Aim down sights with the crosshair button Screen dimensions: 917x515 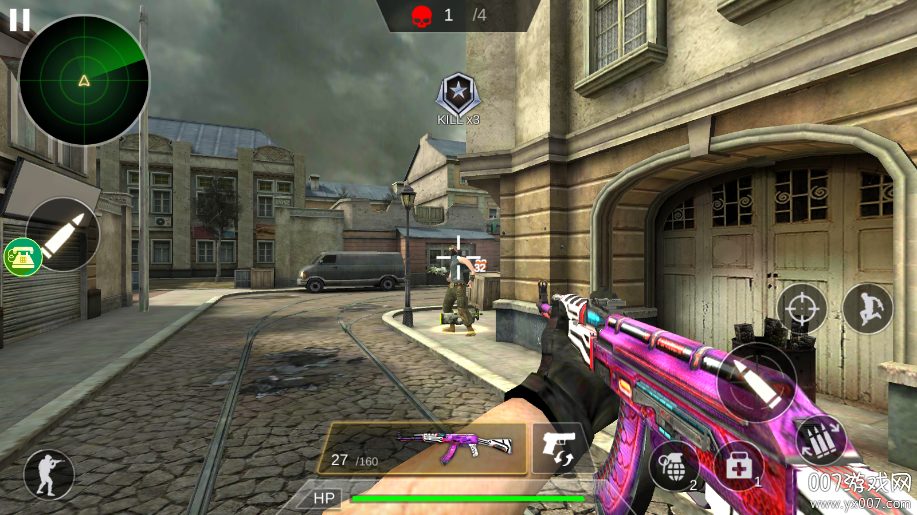tap(802, 309)
